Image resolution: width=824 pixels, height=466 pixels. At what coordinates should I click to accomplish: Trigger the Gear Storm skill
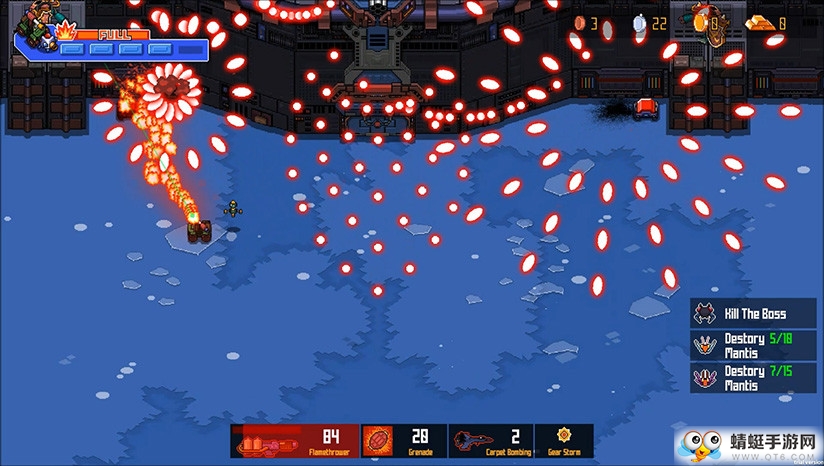[x=563, y=441]
